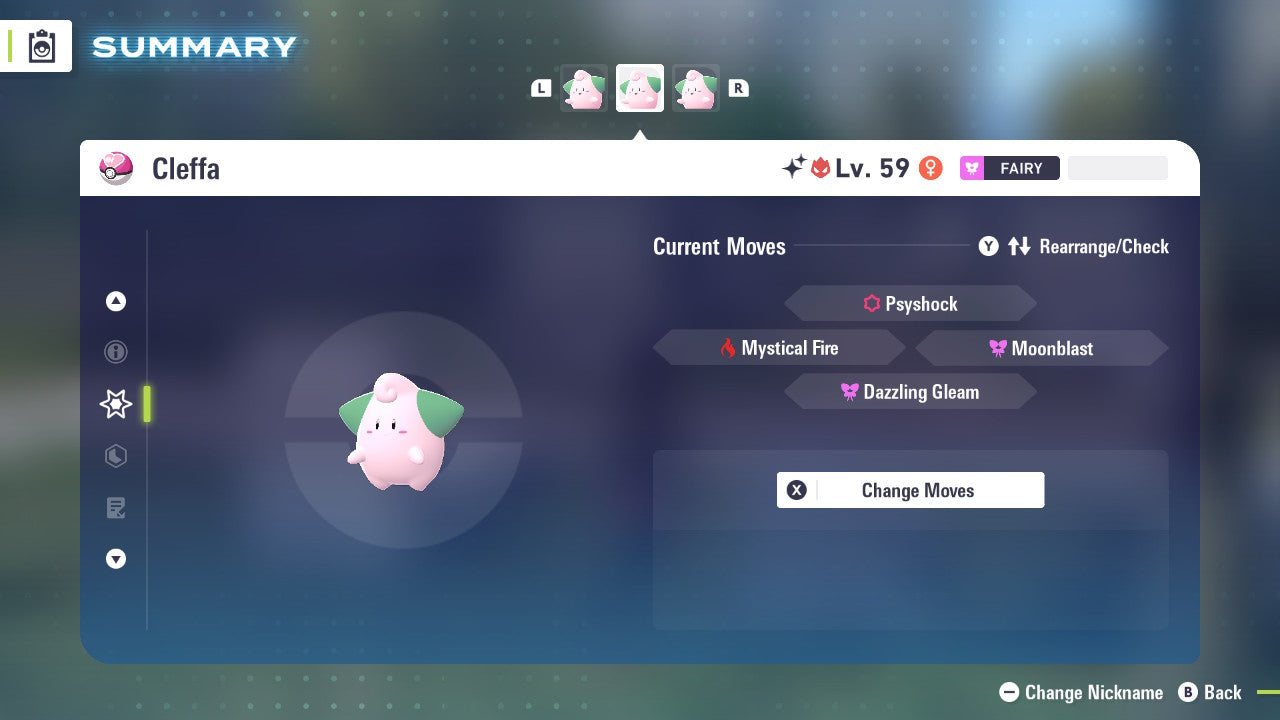This screenshot has height=720, width=1280.
Task: Click the shiny sparkles icon near the level
Action: 793,168
